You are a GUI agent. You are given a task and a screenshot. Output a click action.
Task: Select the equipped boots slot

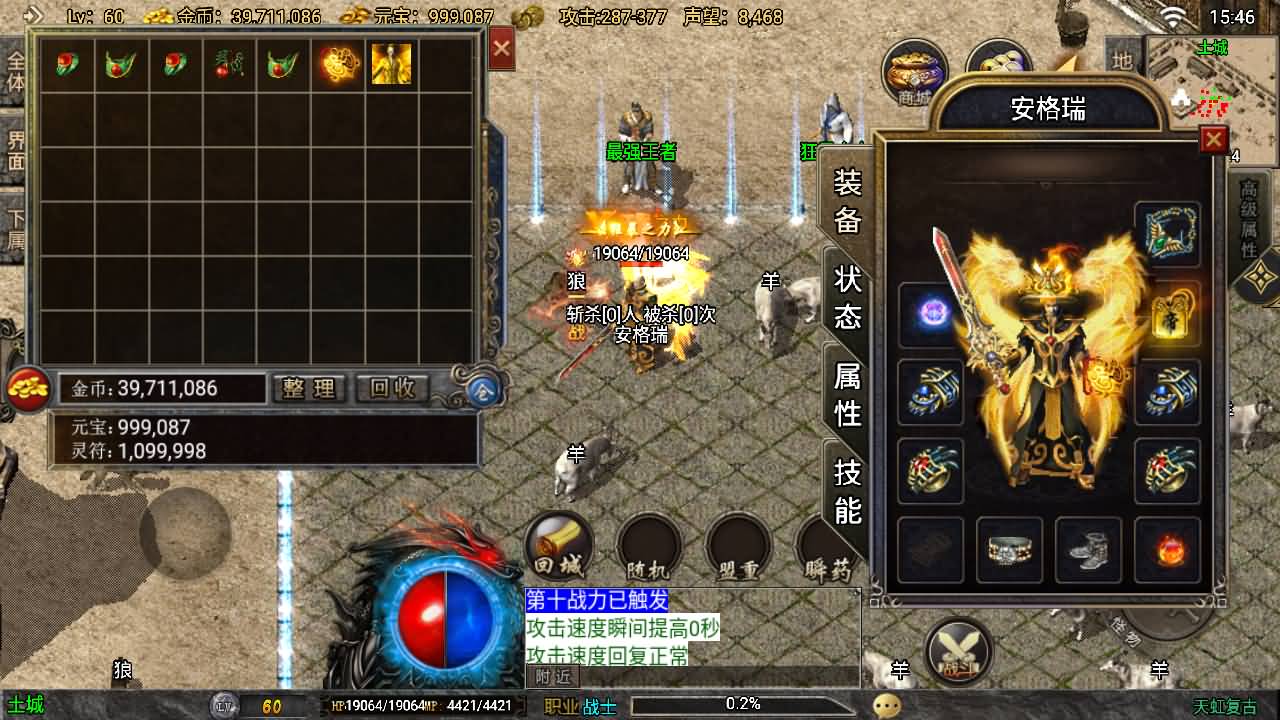click(1088, 549)
